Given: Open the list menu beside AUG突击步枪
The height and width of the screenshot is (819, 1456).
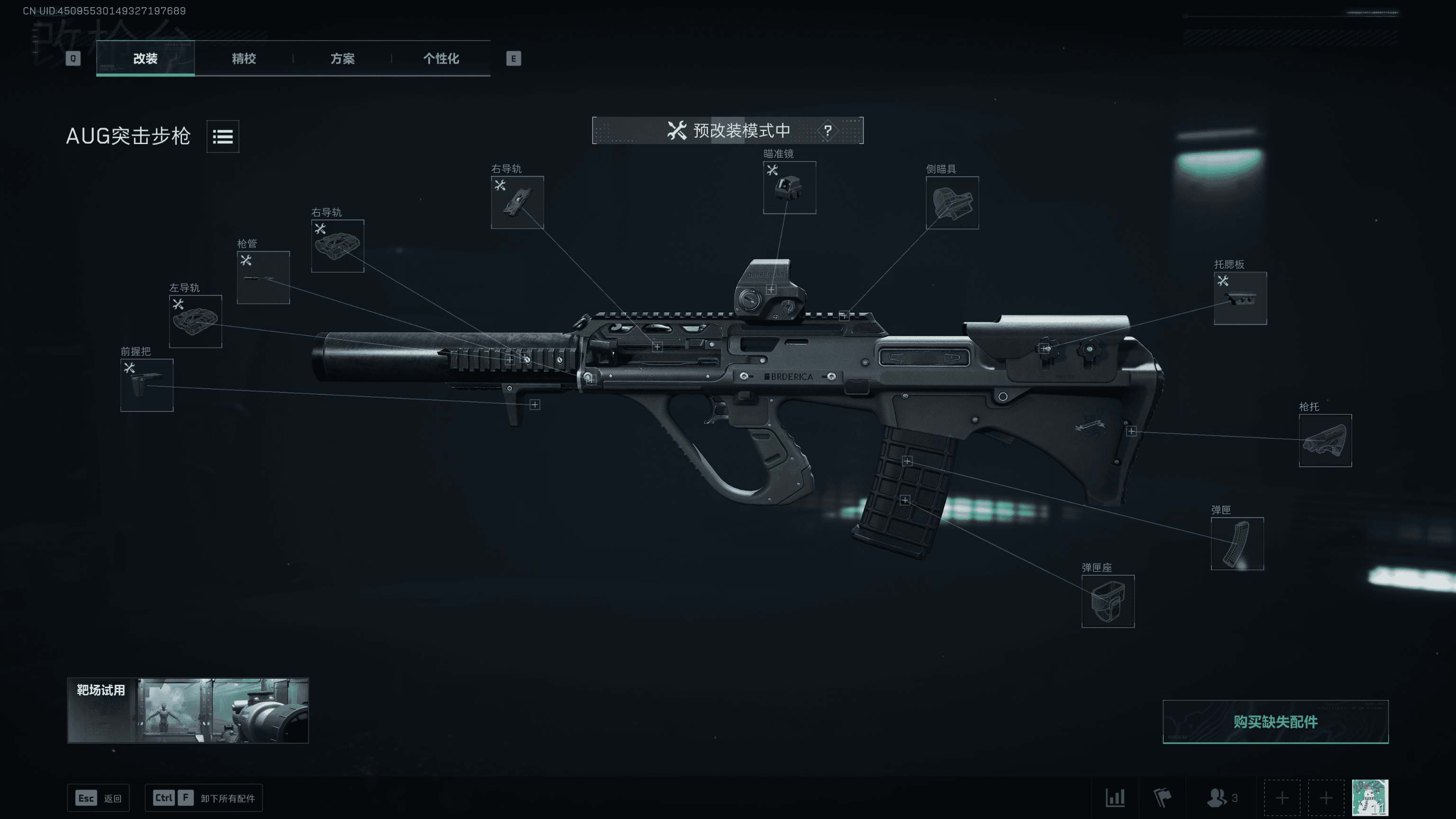Looking at the screenshot, I should (x=223, y=136).
